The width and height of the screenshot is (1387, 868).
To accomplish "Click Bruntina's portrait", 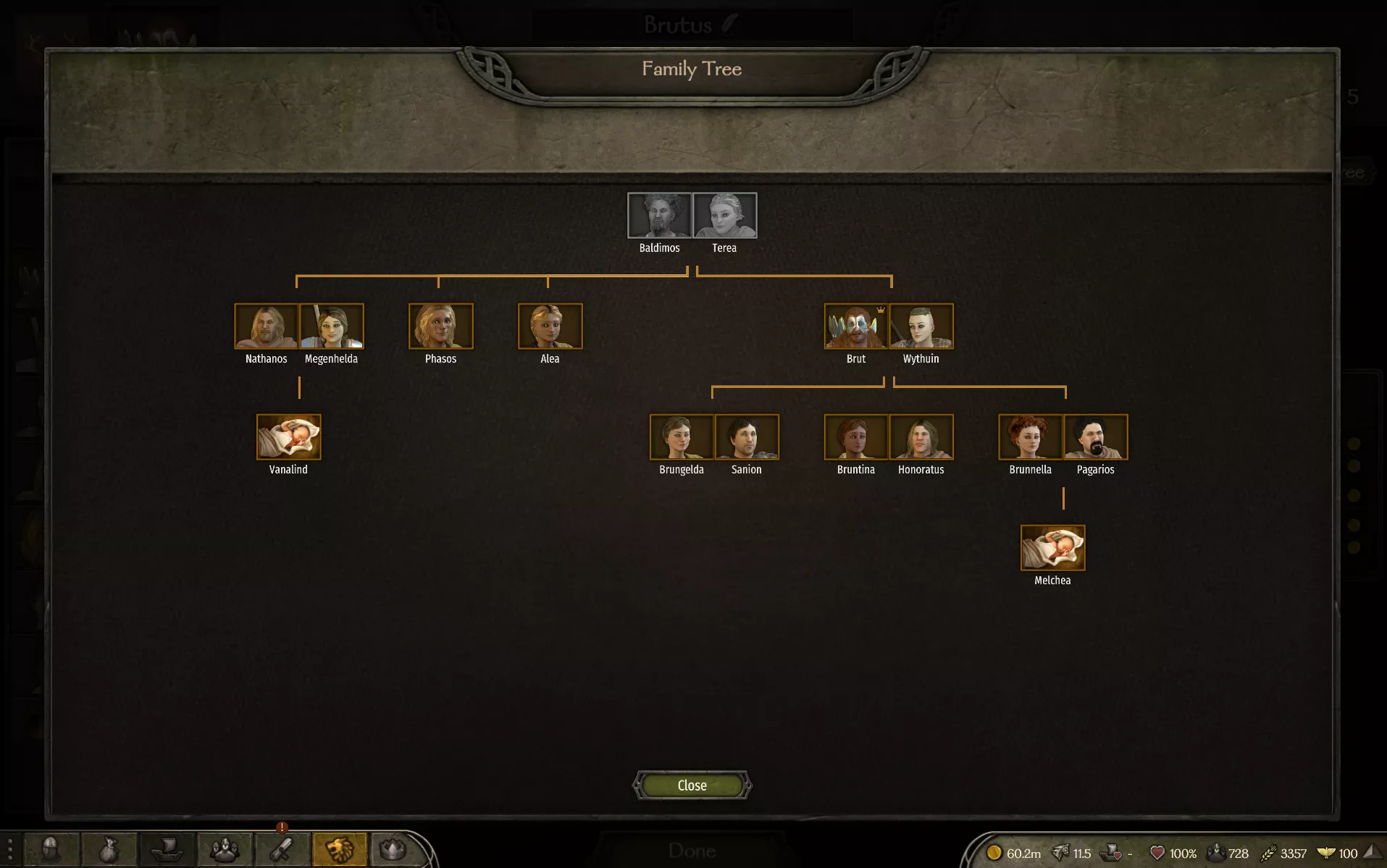I will click(855, 437).
